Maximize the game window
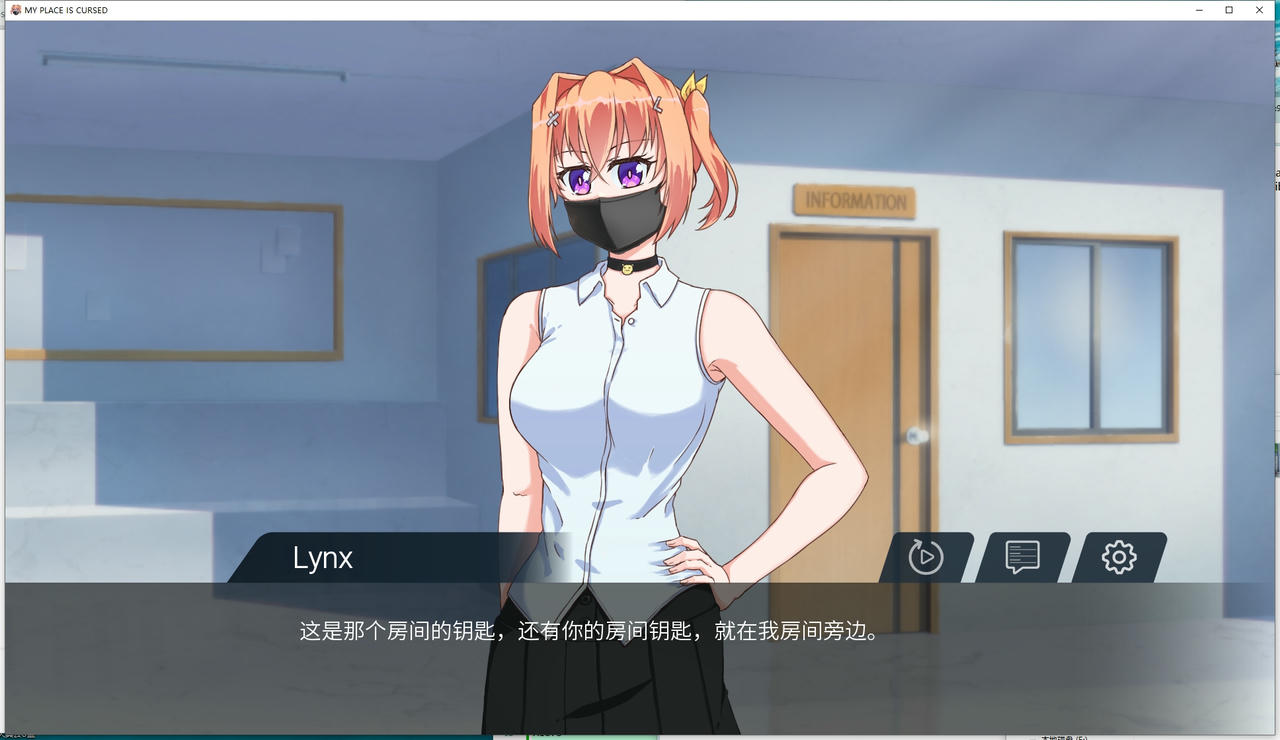 [1229, 10]
